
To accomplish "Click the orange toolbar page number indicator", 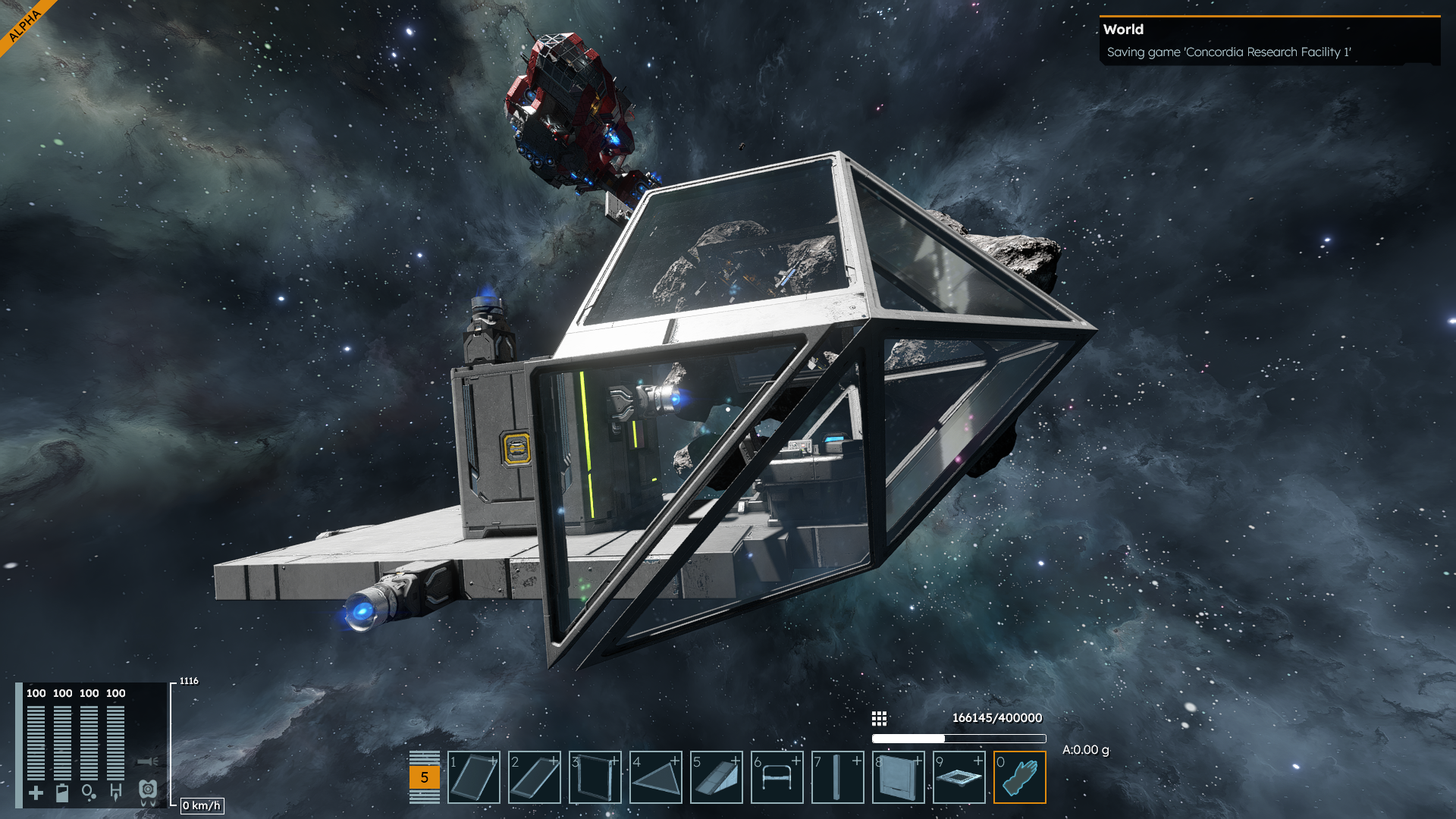I will (424, 777).
